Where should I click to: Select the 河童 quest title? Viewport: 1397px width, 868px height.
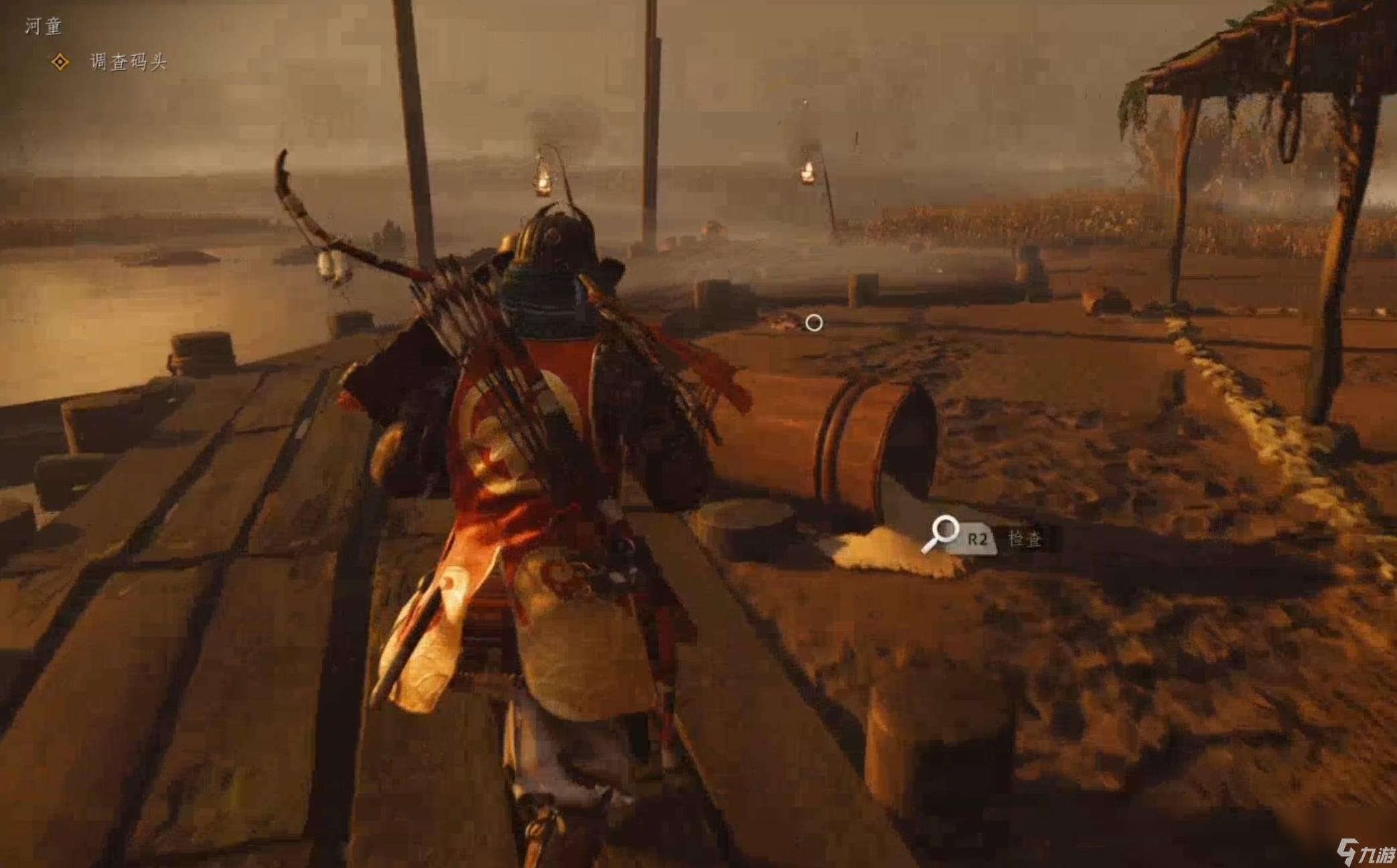click(43, 26)
